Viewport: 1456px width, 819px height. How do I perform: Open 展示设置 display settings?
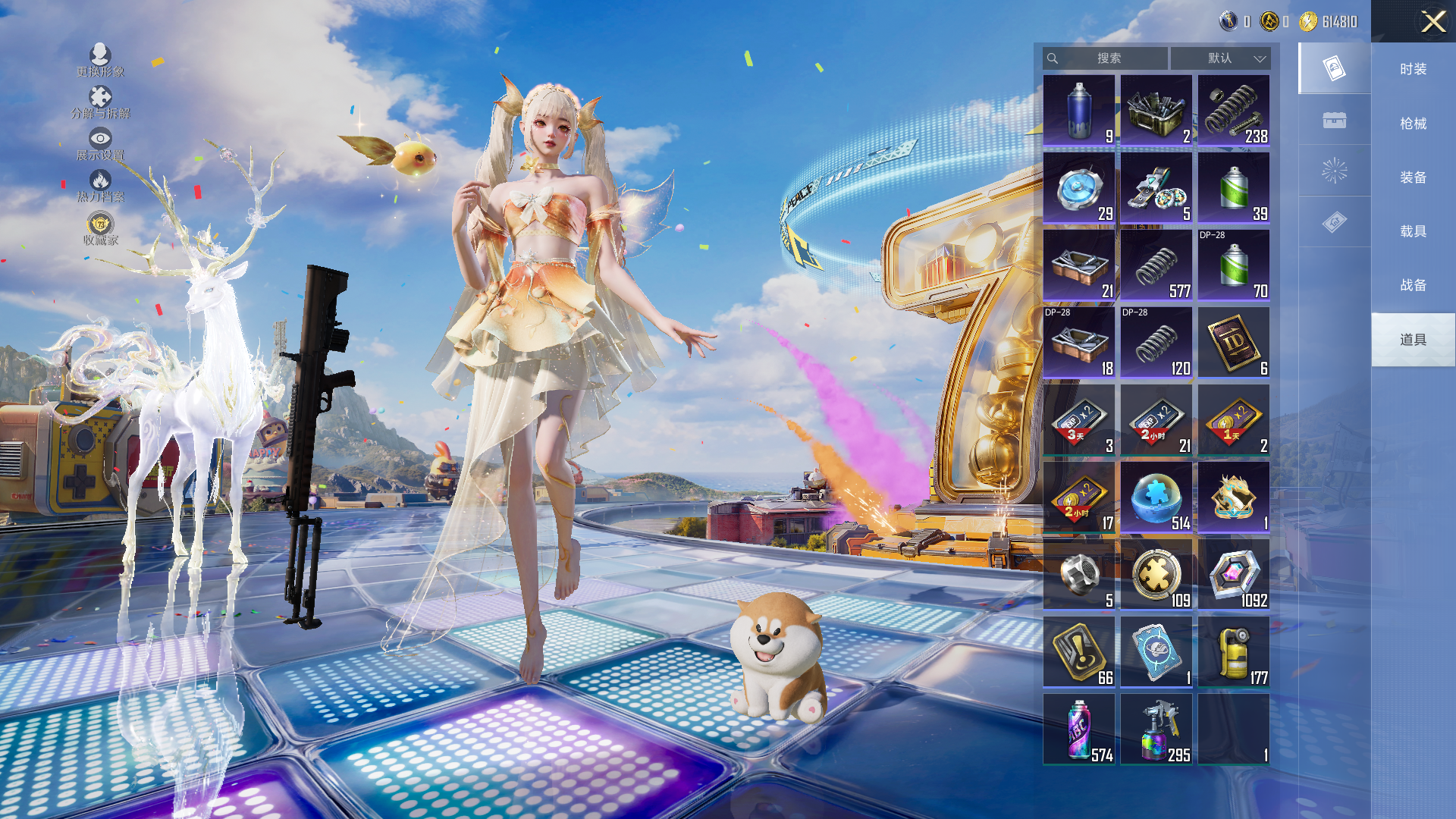pos(100,143)
